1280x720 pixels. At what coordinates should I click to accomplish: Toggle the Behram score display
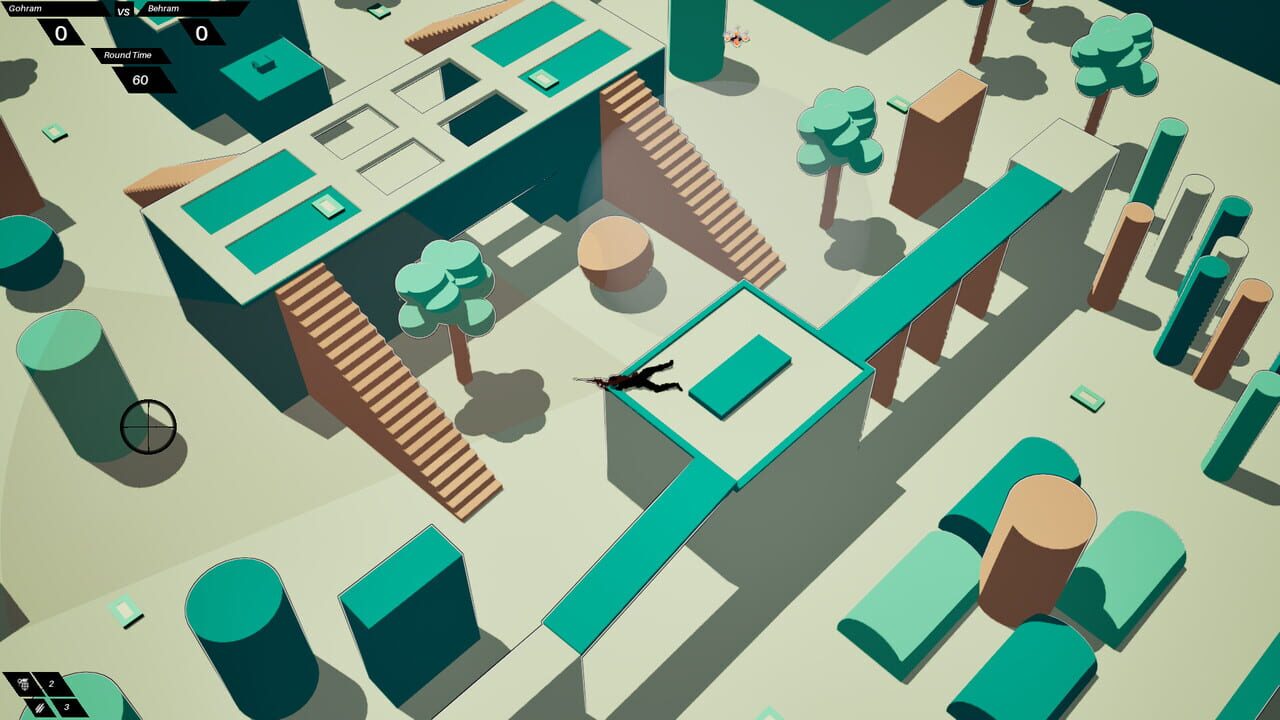201,34
